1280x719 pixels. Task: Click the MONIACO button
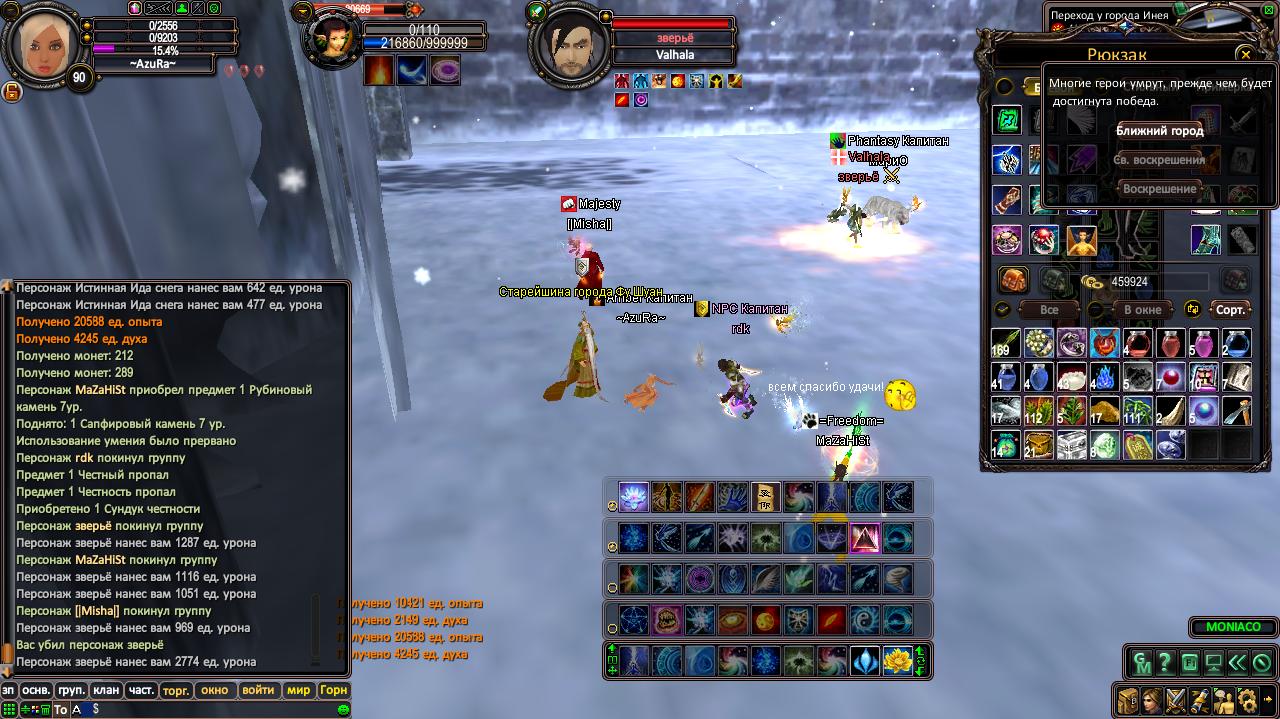(x=1232, y=628)
